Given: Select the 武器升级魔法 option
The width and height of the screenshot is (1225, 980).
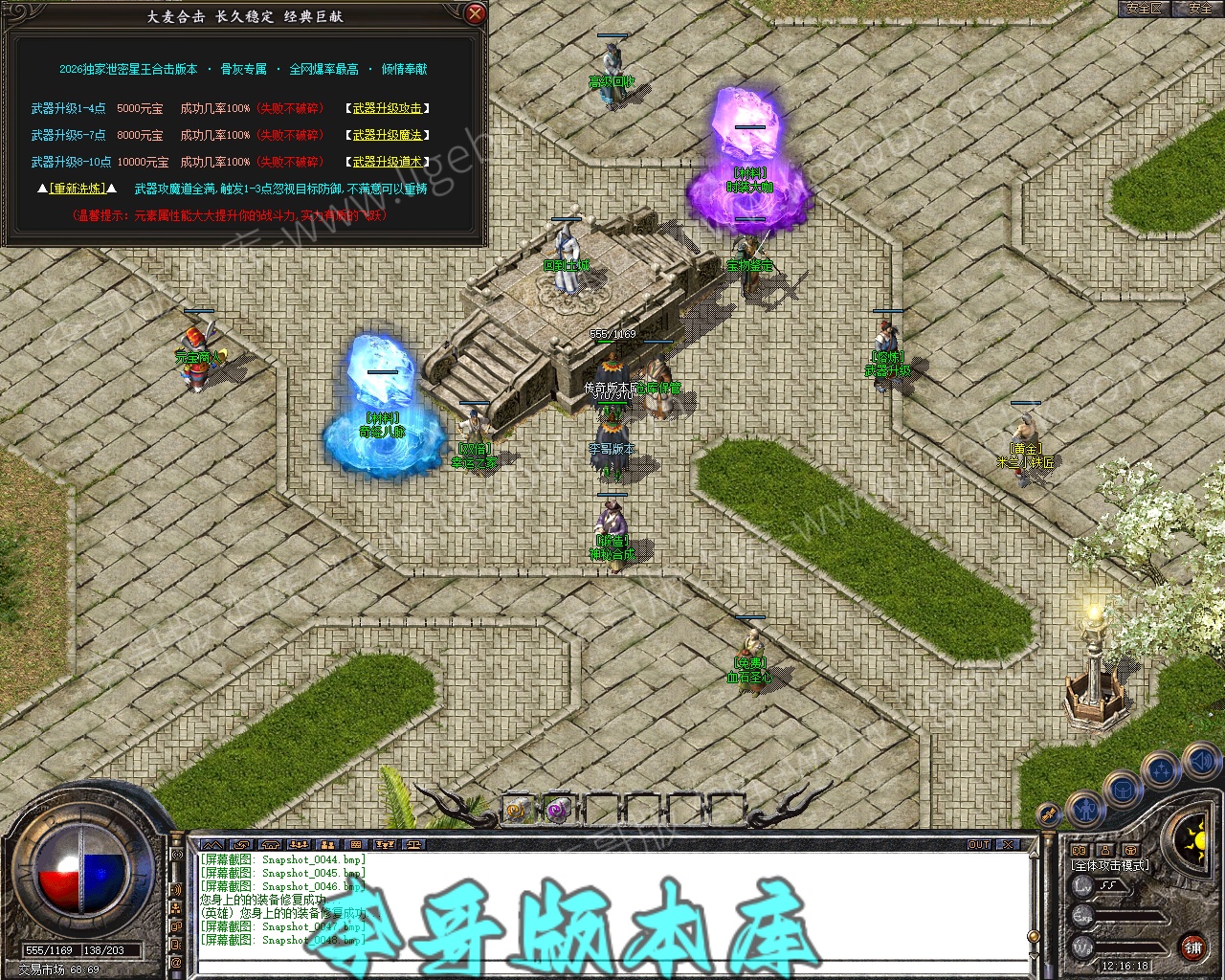Looking at the screenshot, I should point(387,136).
